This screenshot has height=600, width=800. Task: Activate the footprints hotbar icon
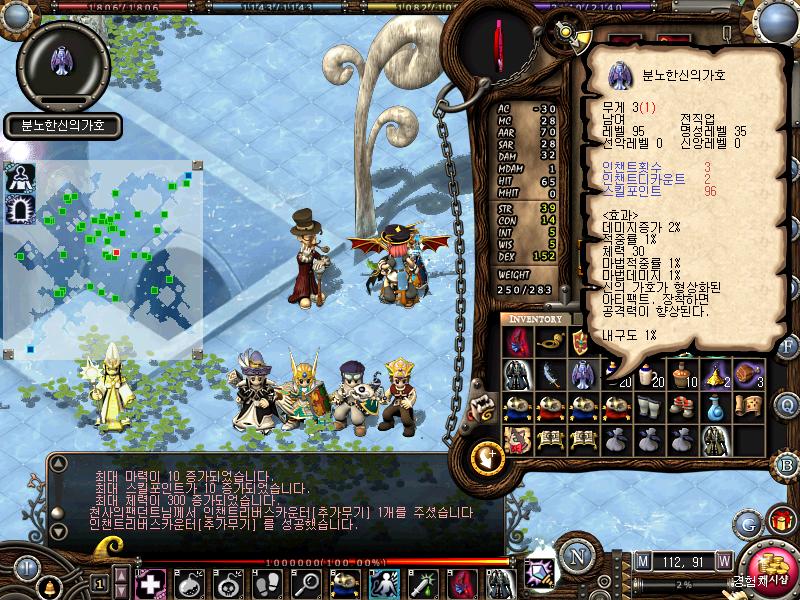point(267,582)
